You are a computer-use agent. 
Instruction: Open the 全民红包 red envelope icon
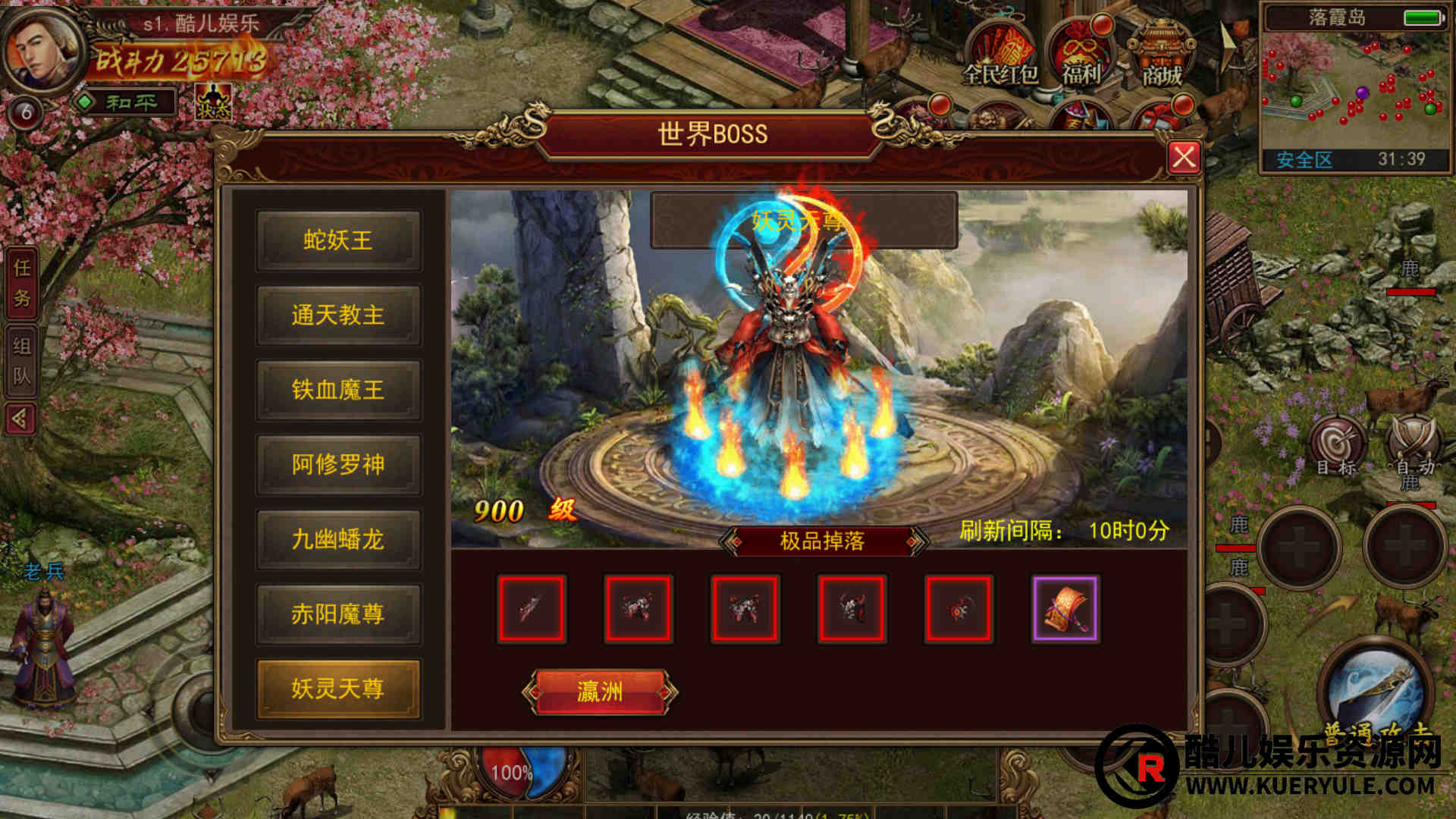tap(1000, 55)
